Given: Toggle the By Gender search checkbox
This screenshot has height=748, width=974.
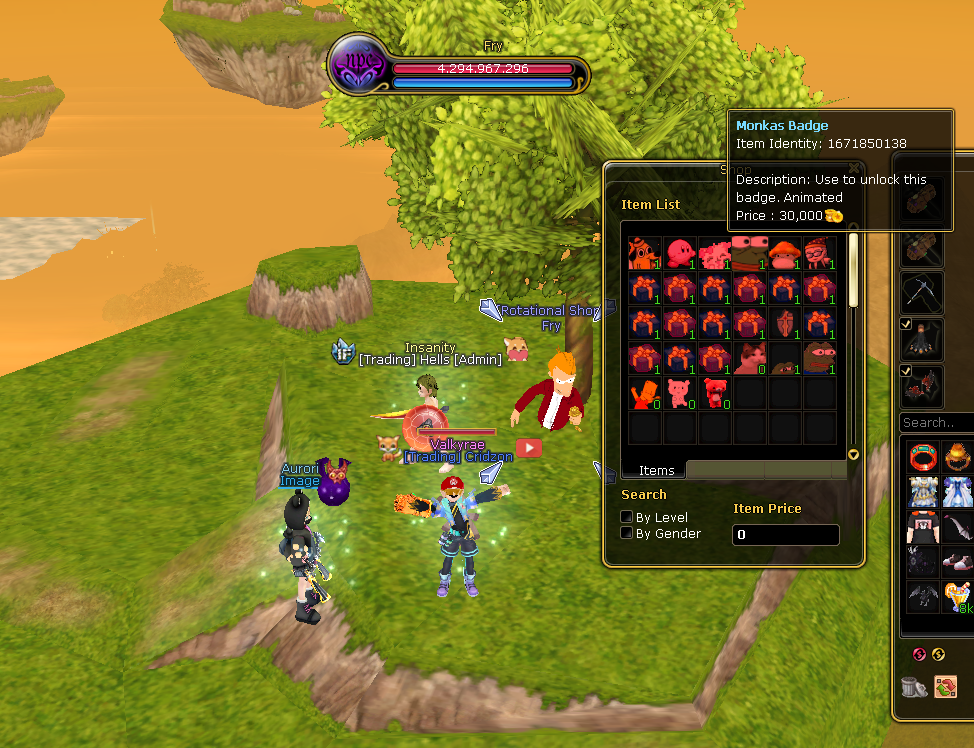Looking at the screenshot, I should coord(627,533).
